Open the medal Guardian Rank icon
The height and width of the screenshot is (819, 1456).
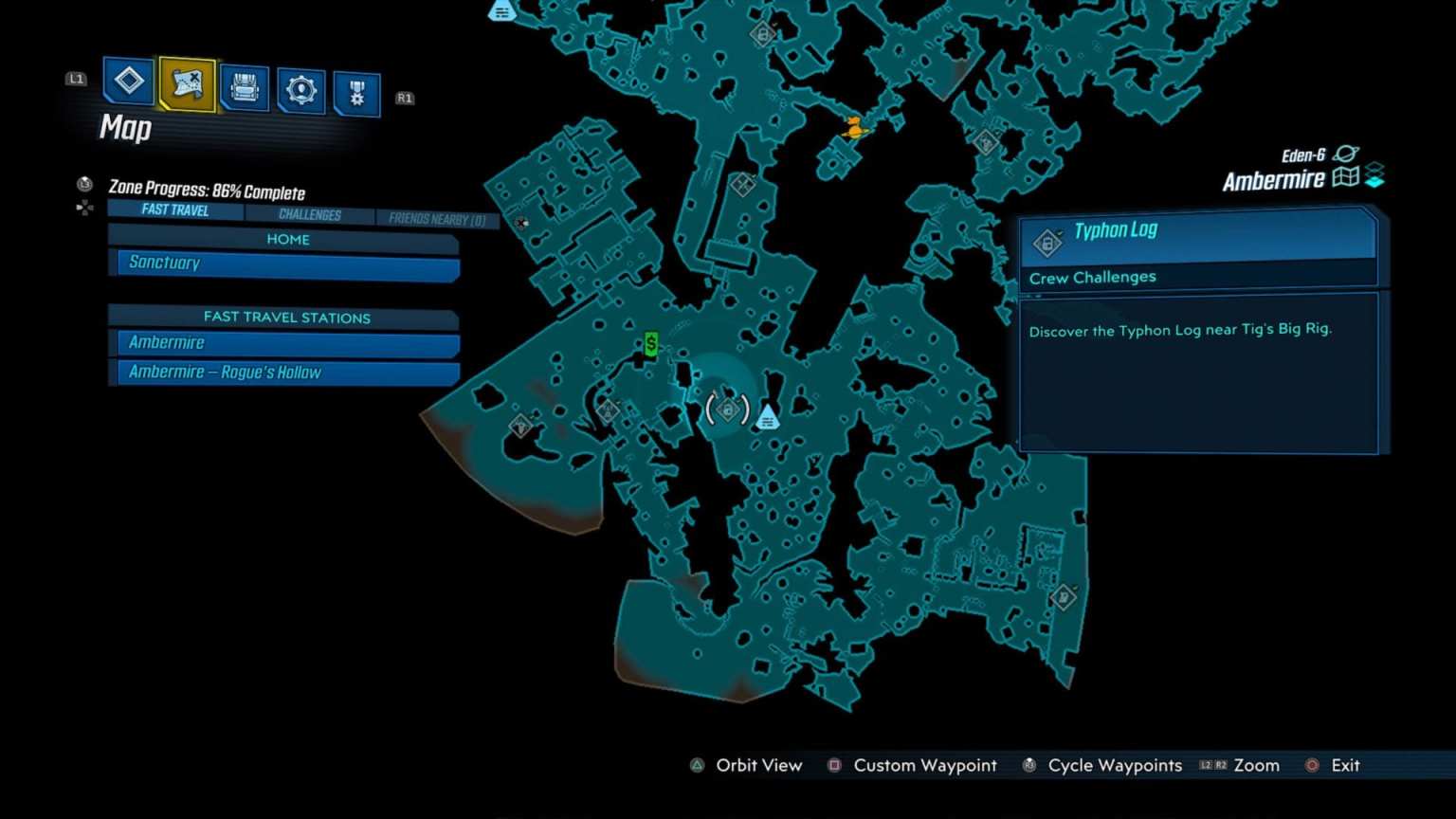click(x=357, y=91)
